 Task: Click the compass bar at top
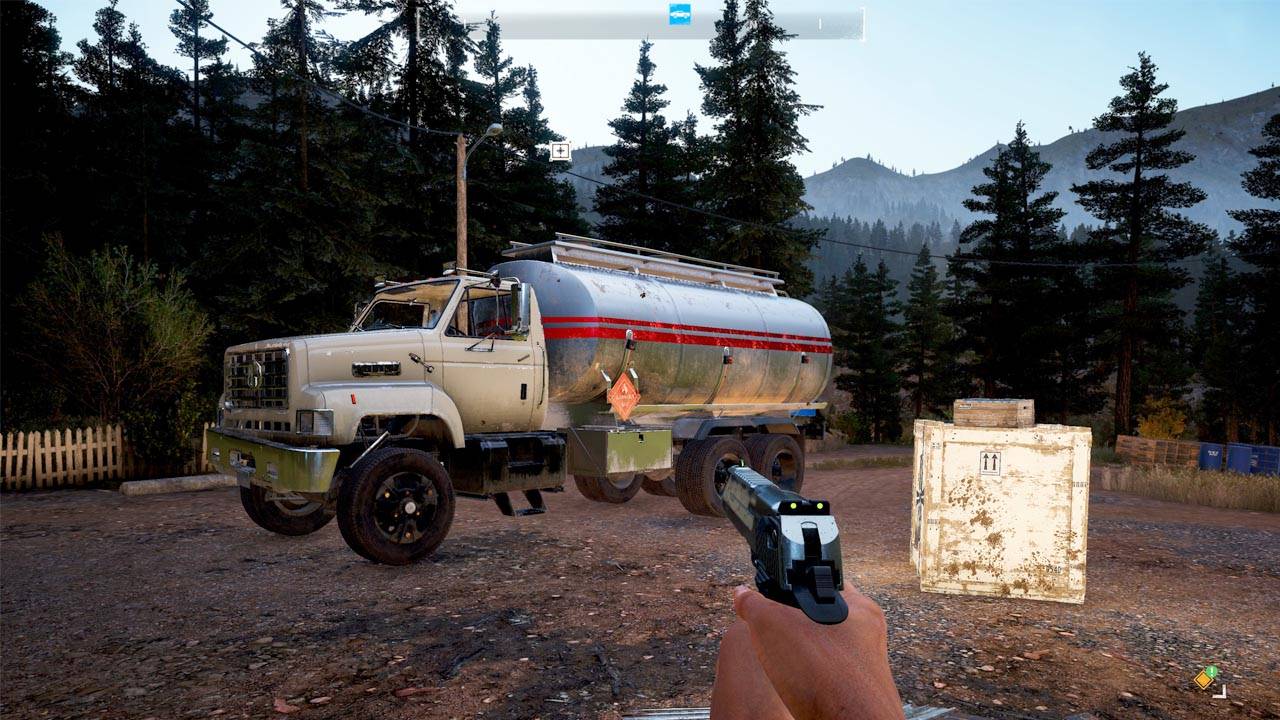[x=640, y=25]
